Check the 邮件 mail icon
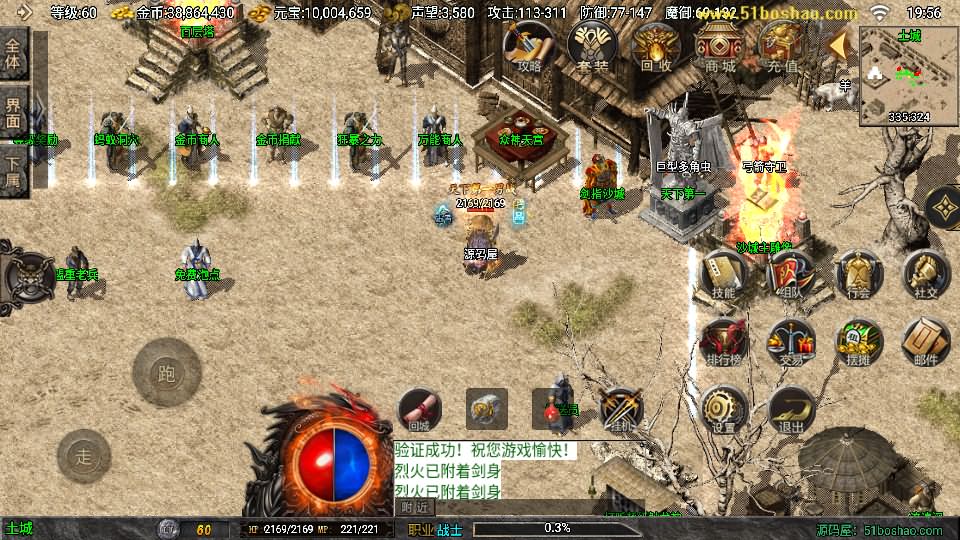The height and width of the screenshot is (540, 960). click(925, 342)
